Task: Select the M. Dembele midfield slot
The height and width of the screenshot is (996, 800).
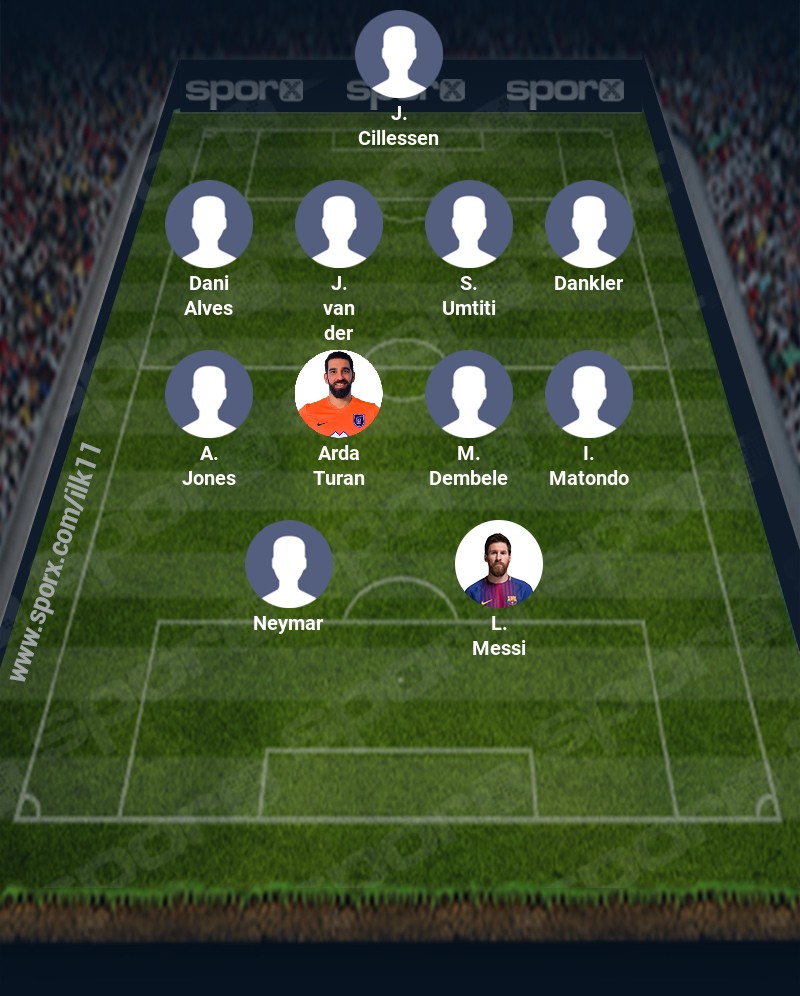Action: coord(469,394)
